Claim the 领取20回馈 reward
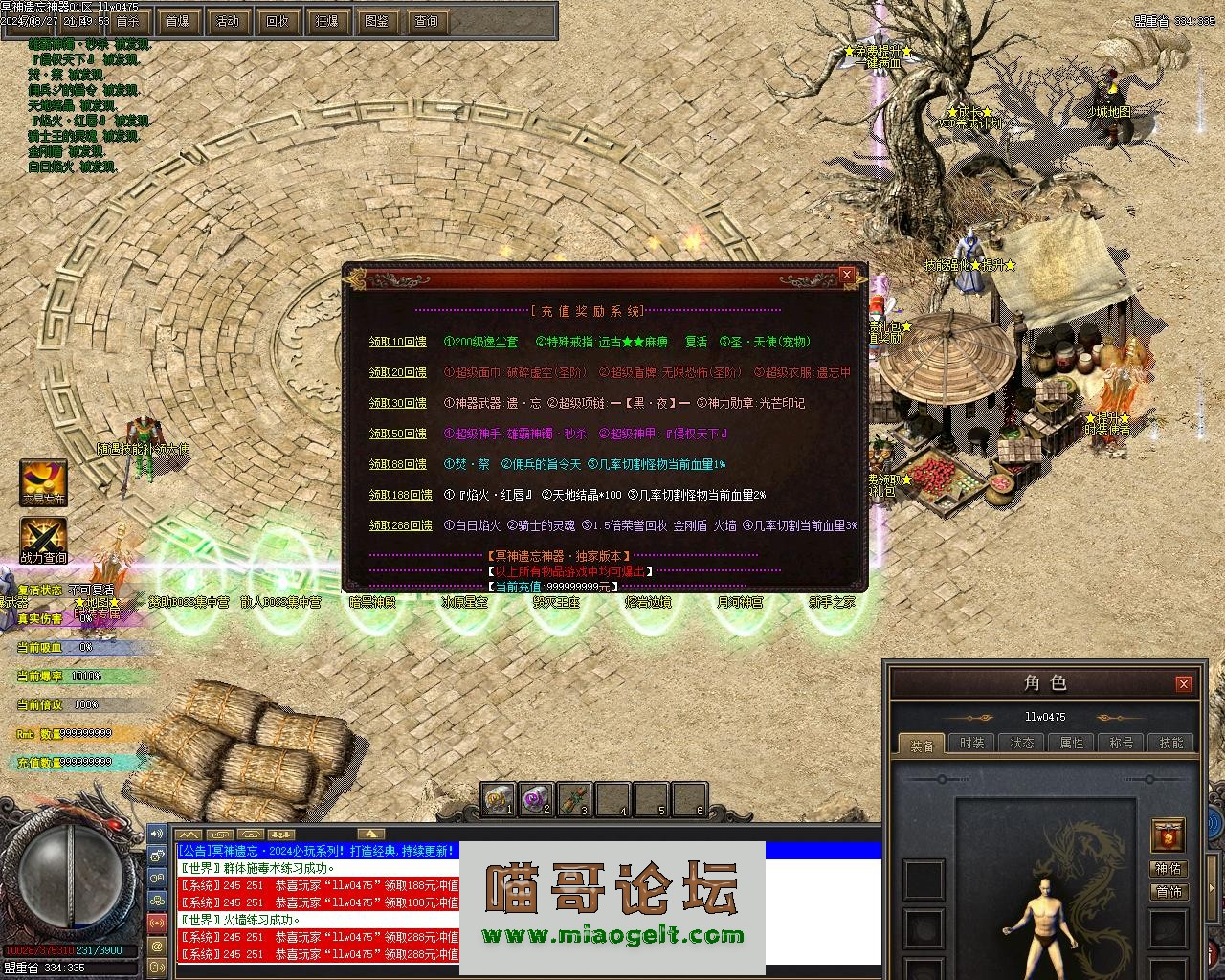Screen dimensions: 1225x980 coord(397,372)
